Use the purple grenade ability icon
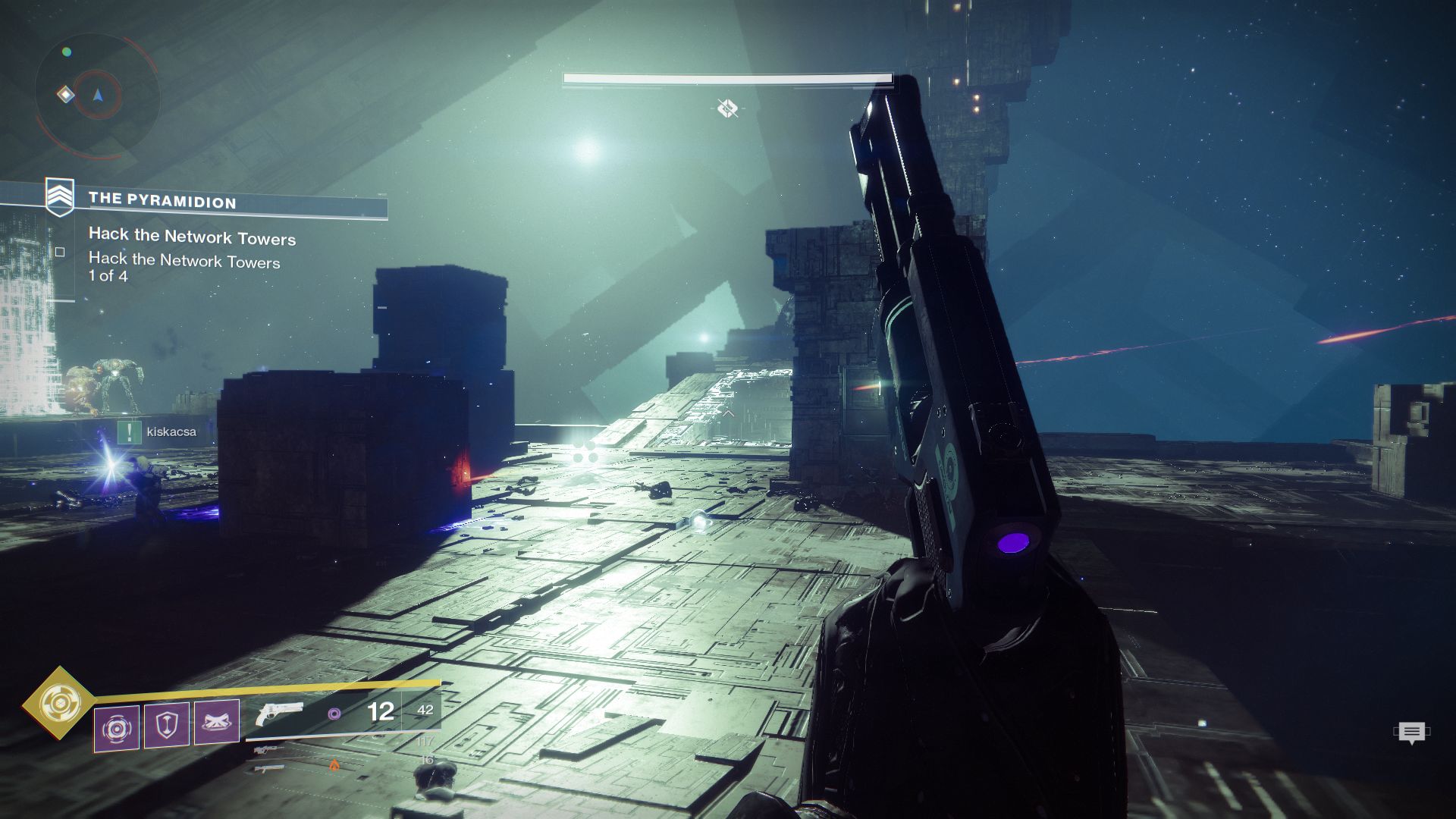 pyautogui.click(x=117, y=728)
